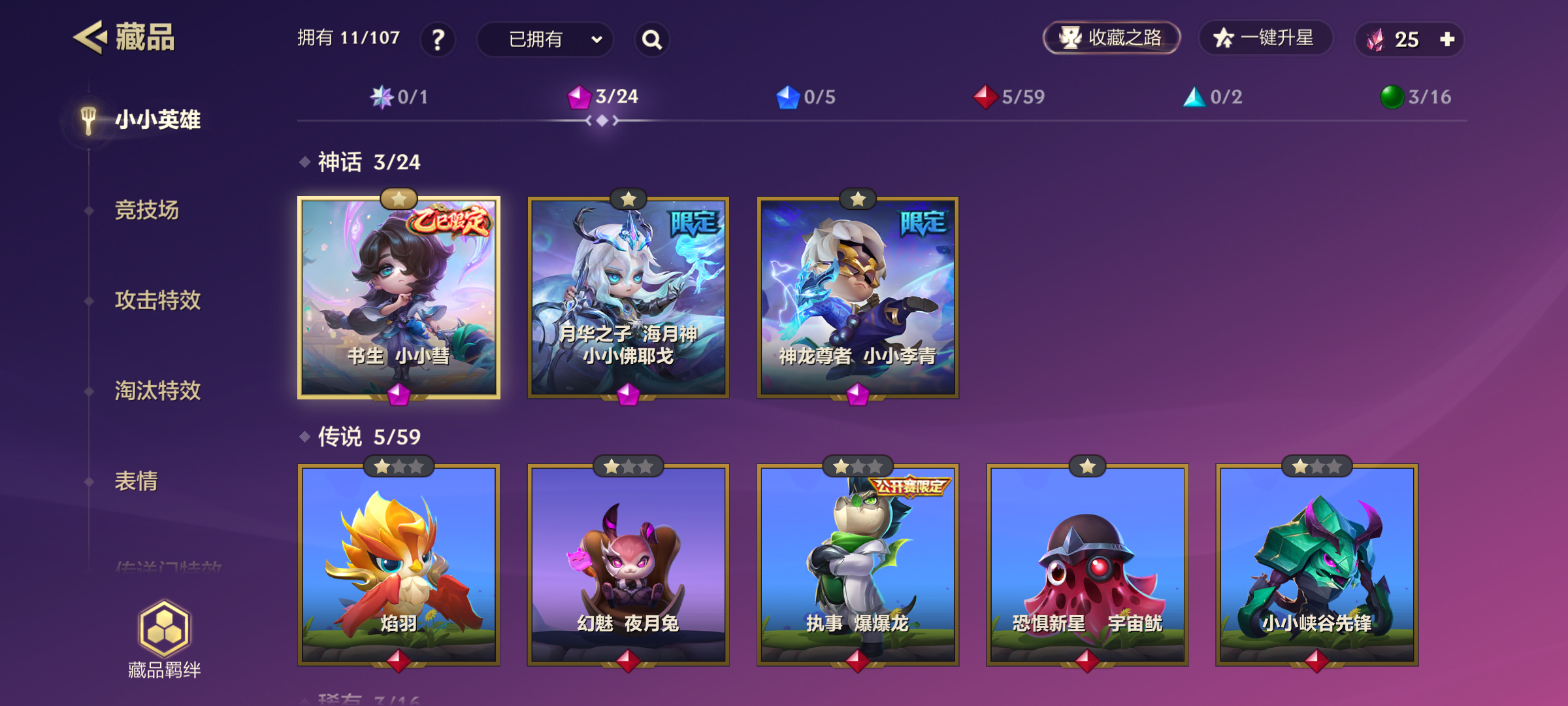Switch to the 小小英雄 category
The width and height of the screenshot is (1568, 706).
tap(157, 120)
